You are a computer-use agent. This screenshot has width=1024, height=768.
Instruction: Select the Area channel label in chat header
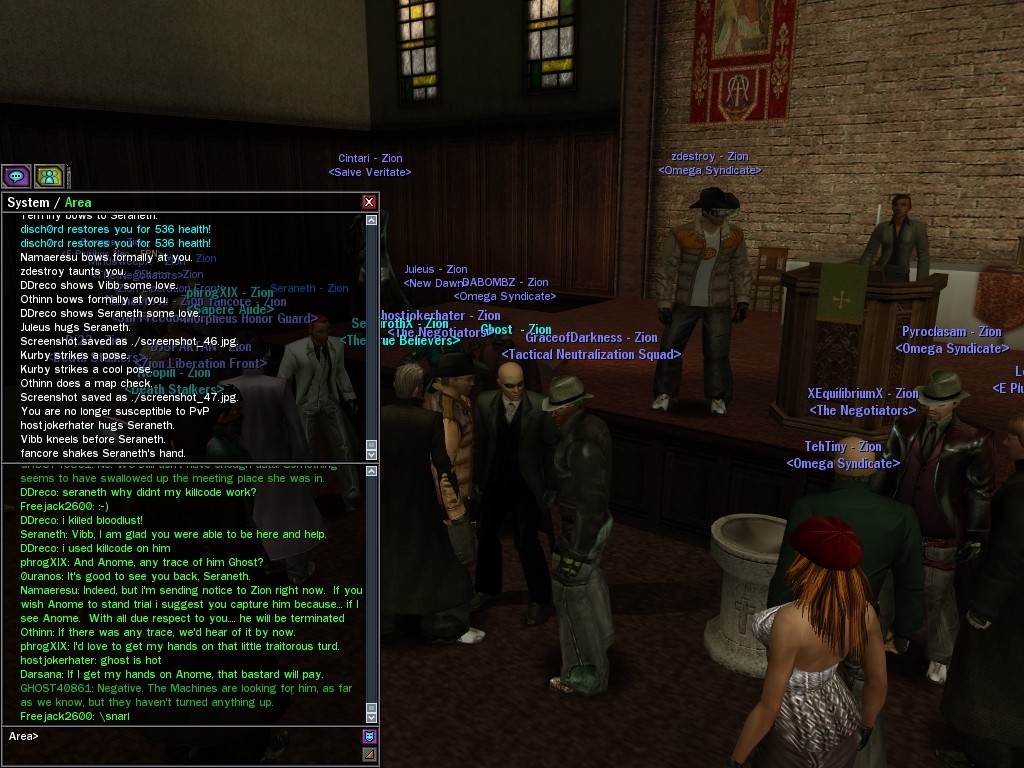(78, 202)
